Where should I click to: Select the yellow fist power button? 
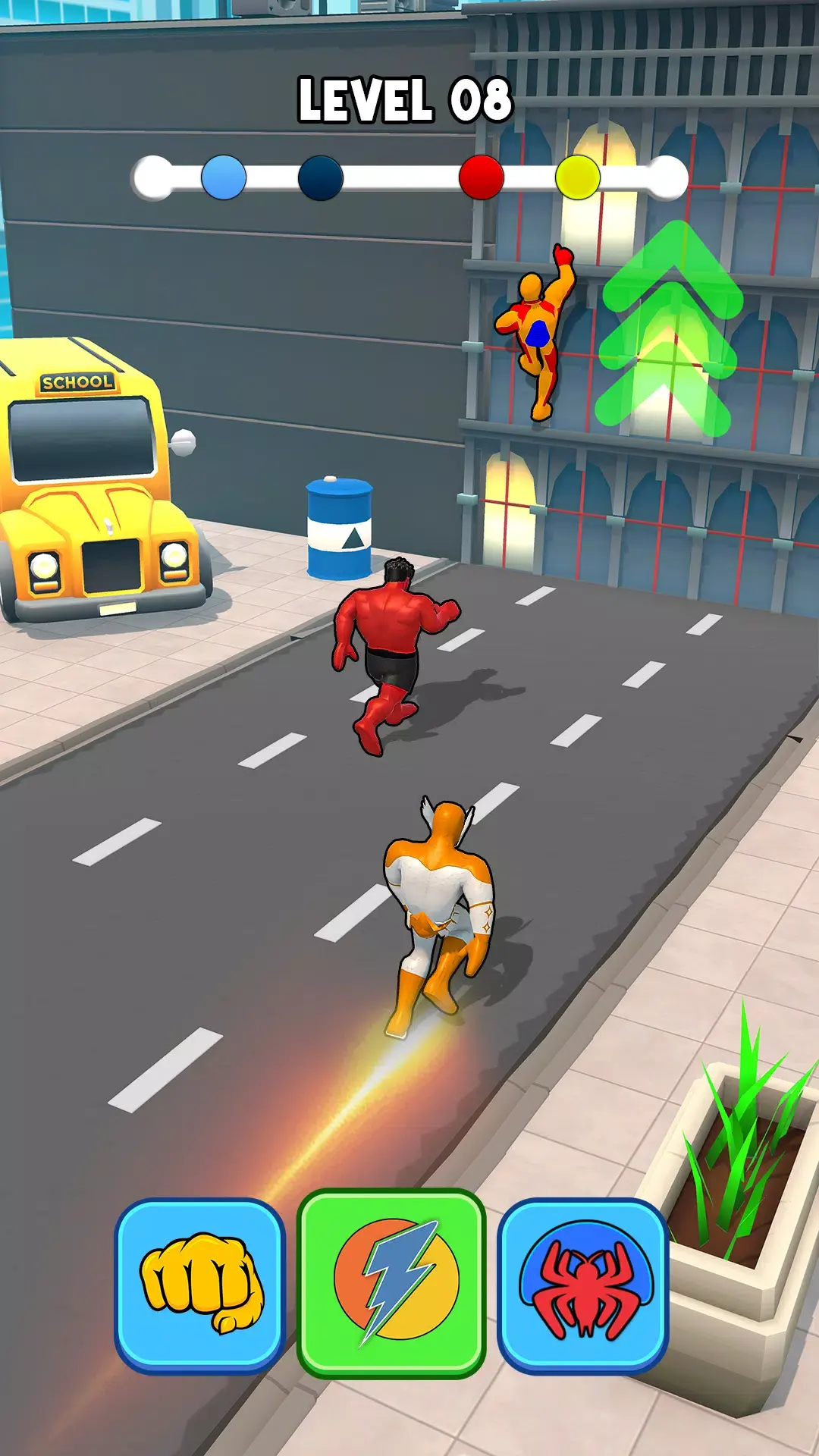[x=200, y=1285]
